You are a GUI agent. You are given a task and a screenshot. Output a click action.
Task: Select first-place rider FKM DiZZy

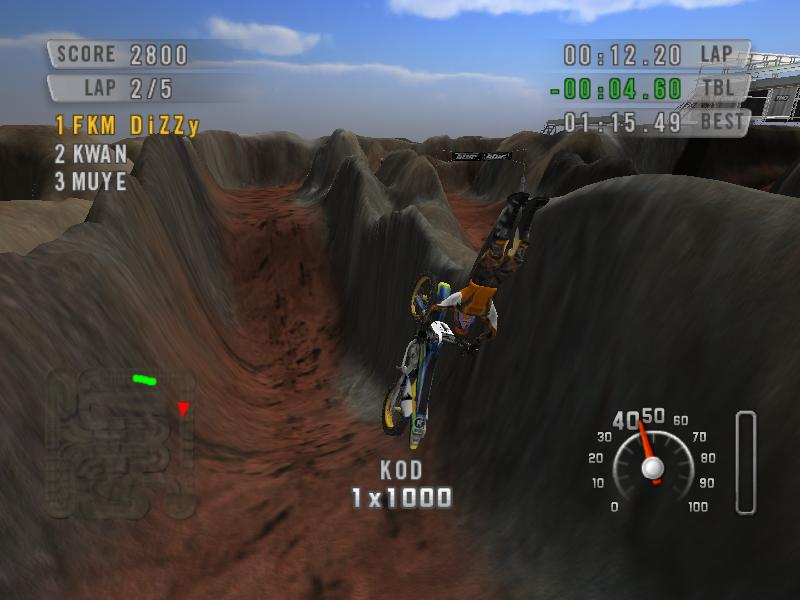point(127,126)
